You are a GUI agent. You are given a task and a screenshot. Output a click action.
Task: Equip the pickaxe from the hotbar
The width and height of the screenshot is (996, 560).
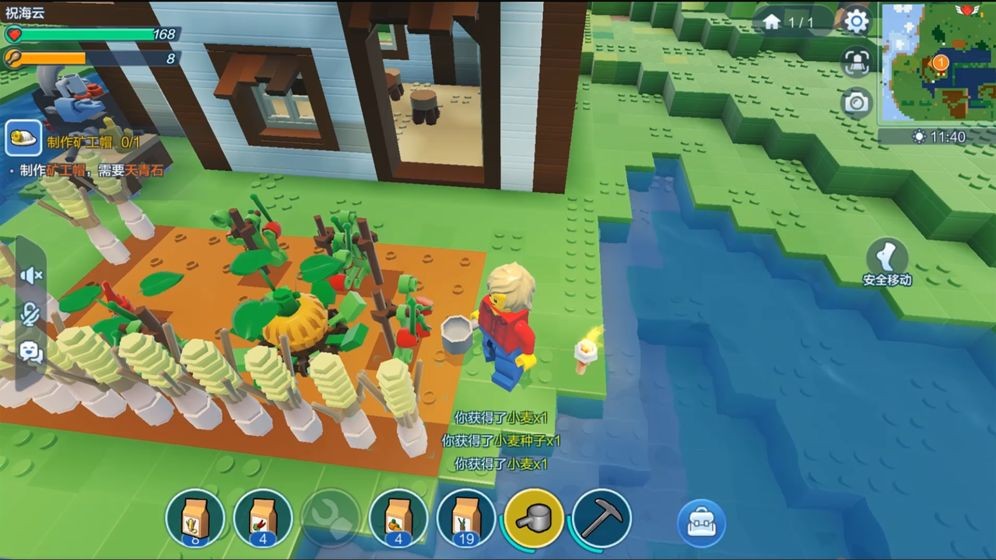[x=602, y=518]
